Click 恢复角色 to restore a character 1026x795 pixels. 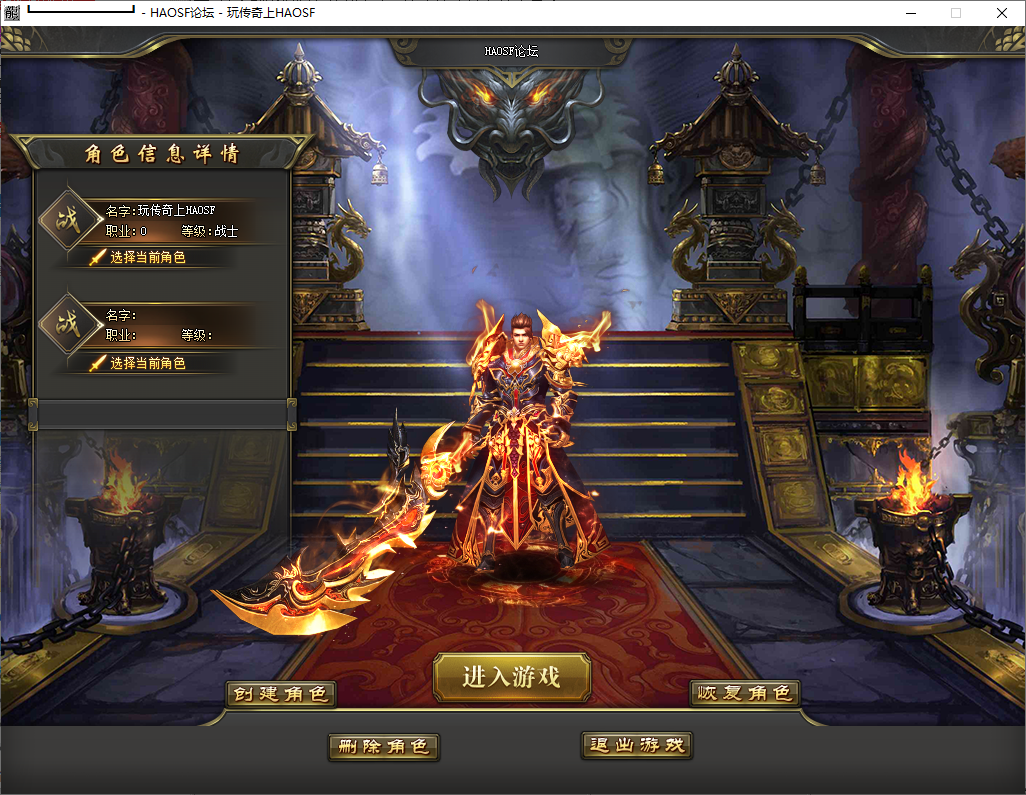[744, 694]
